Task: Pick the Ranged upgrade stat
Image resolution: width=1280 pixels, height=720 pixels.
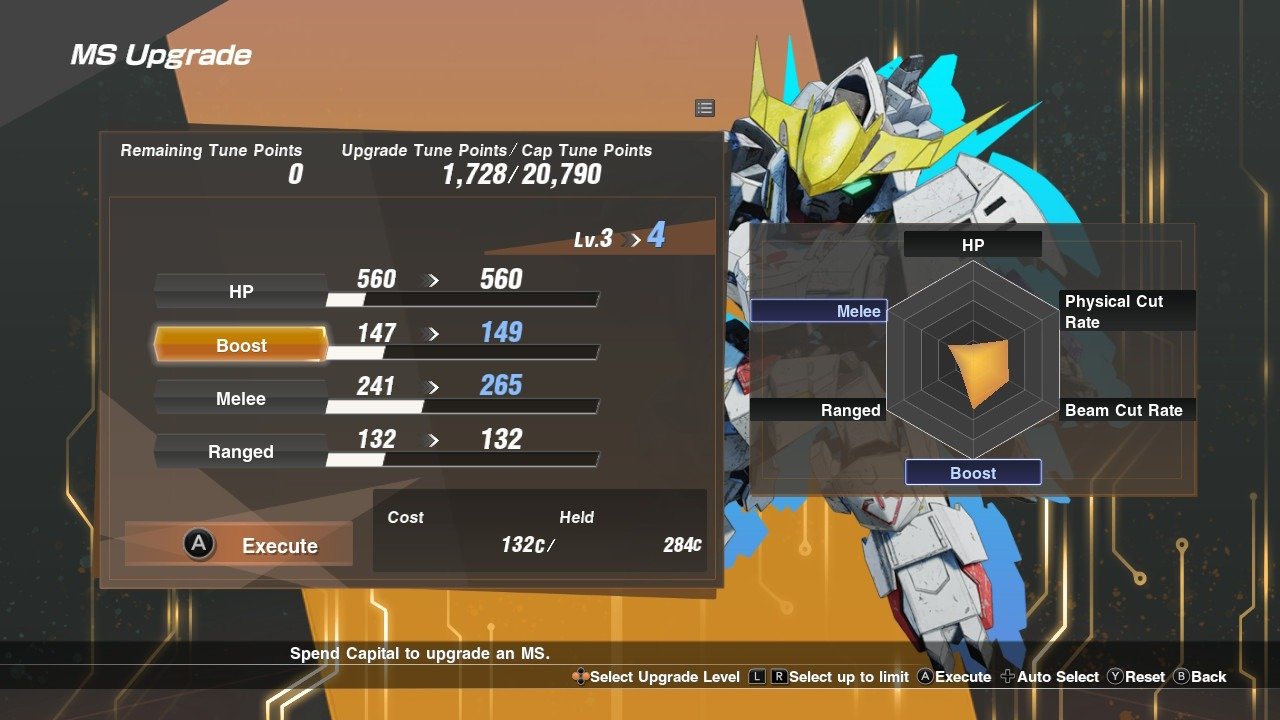Action: point(241,451)
